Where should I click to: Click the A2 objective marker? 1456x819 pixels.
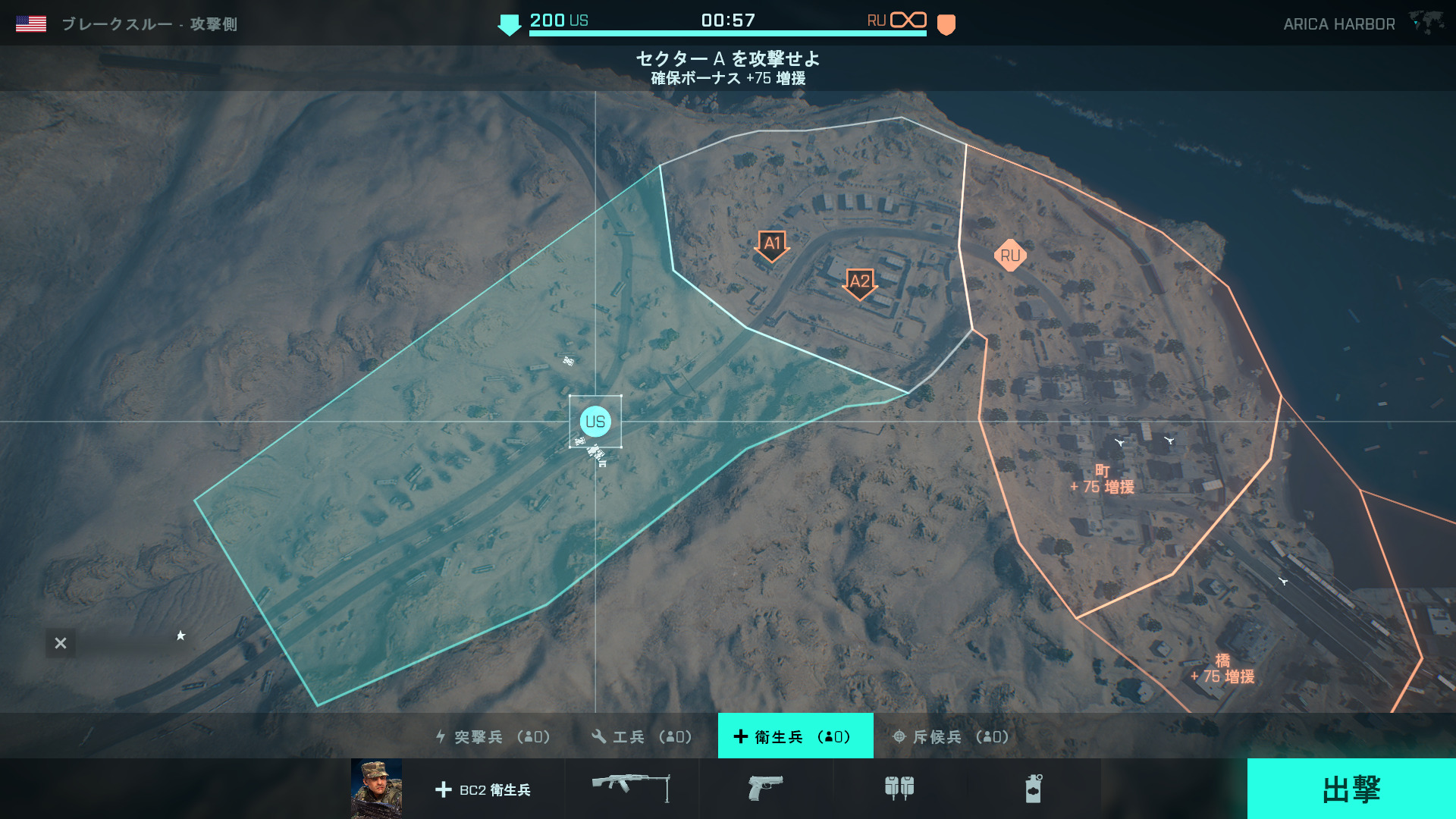pos(859,283)
